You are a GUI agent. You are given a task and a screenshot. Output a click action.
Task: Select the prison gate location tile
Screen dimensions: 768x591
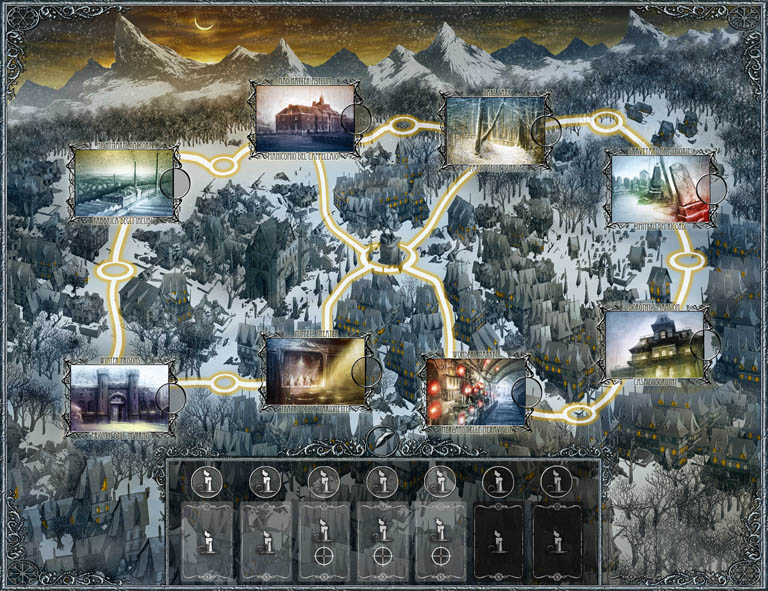[x=118, y=397]
